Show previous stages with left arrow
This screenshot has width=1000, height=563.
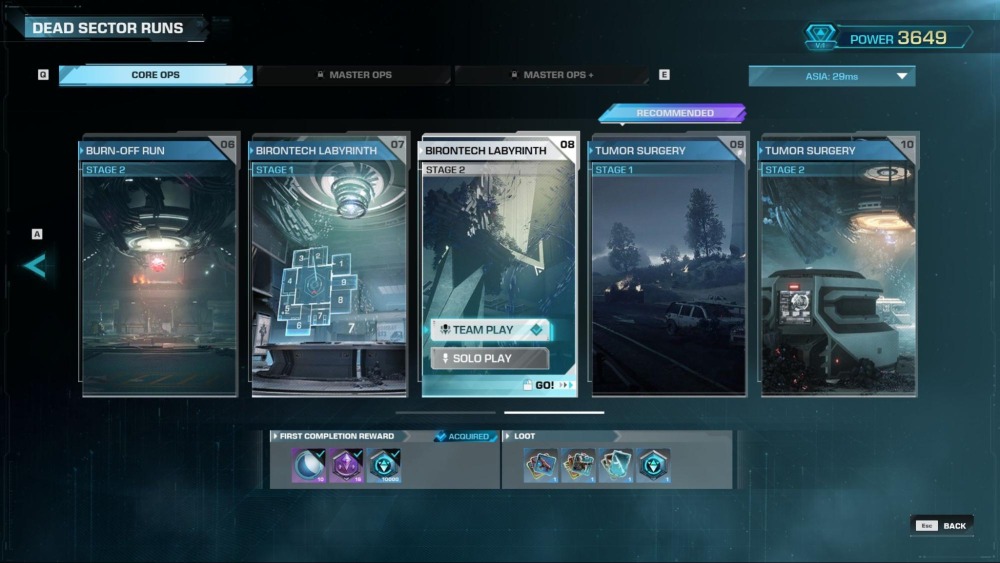(35, 266)
